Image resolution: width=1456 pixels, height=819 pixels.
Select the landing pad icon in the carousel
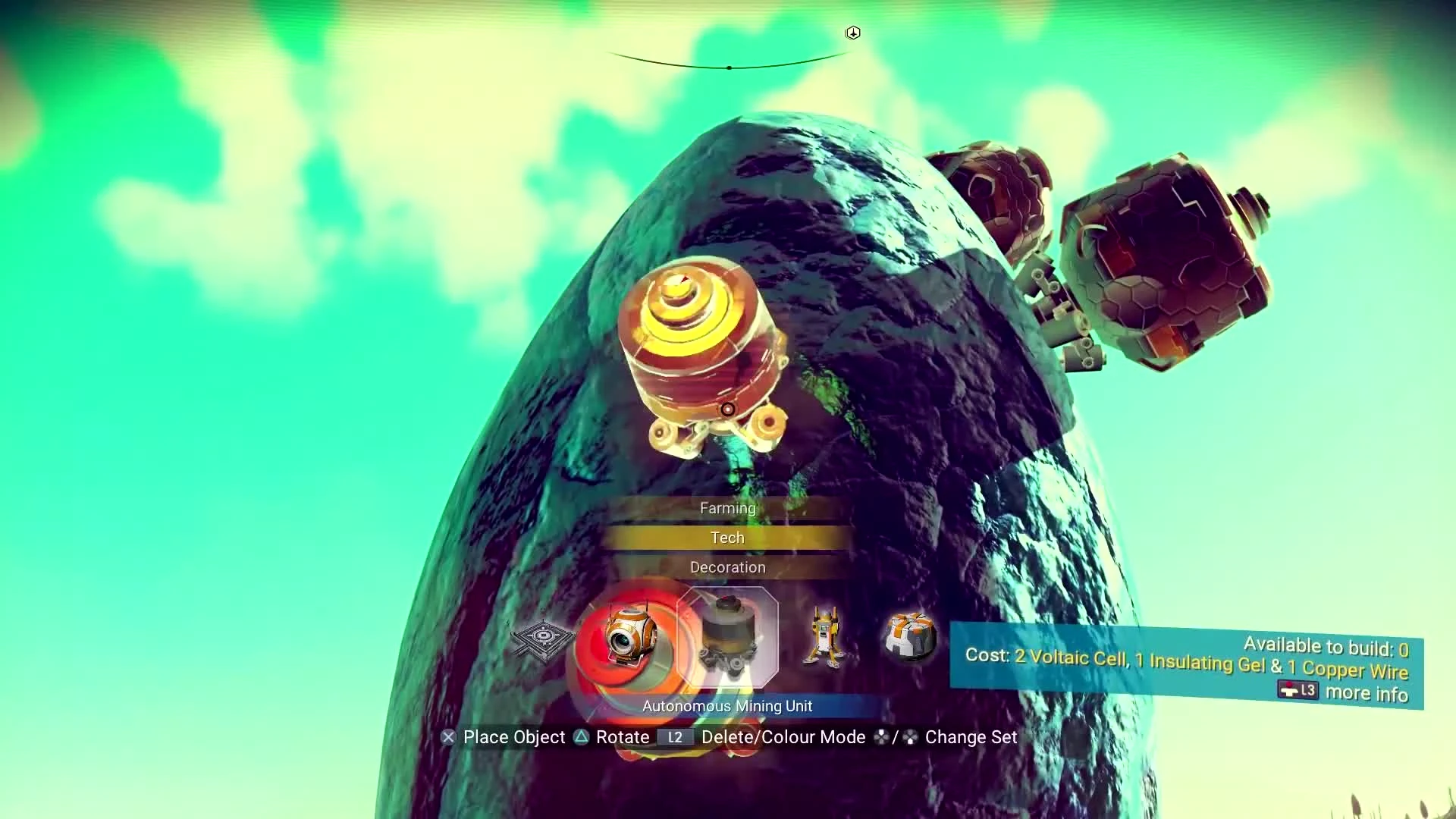point(543,635)
